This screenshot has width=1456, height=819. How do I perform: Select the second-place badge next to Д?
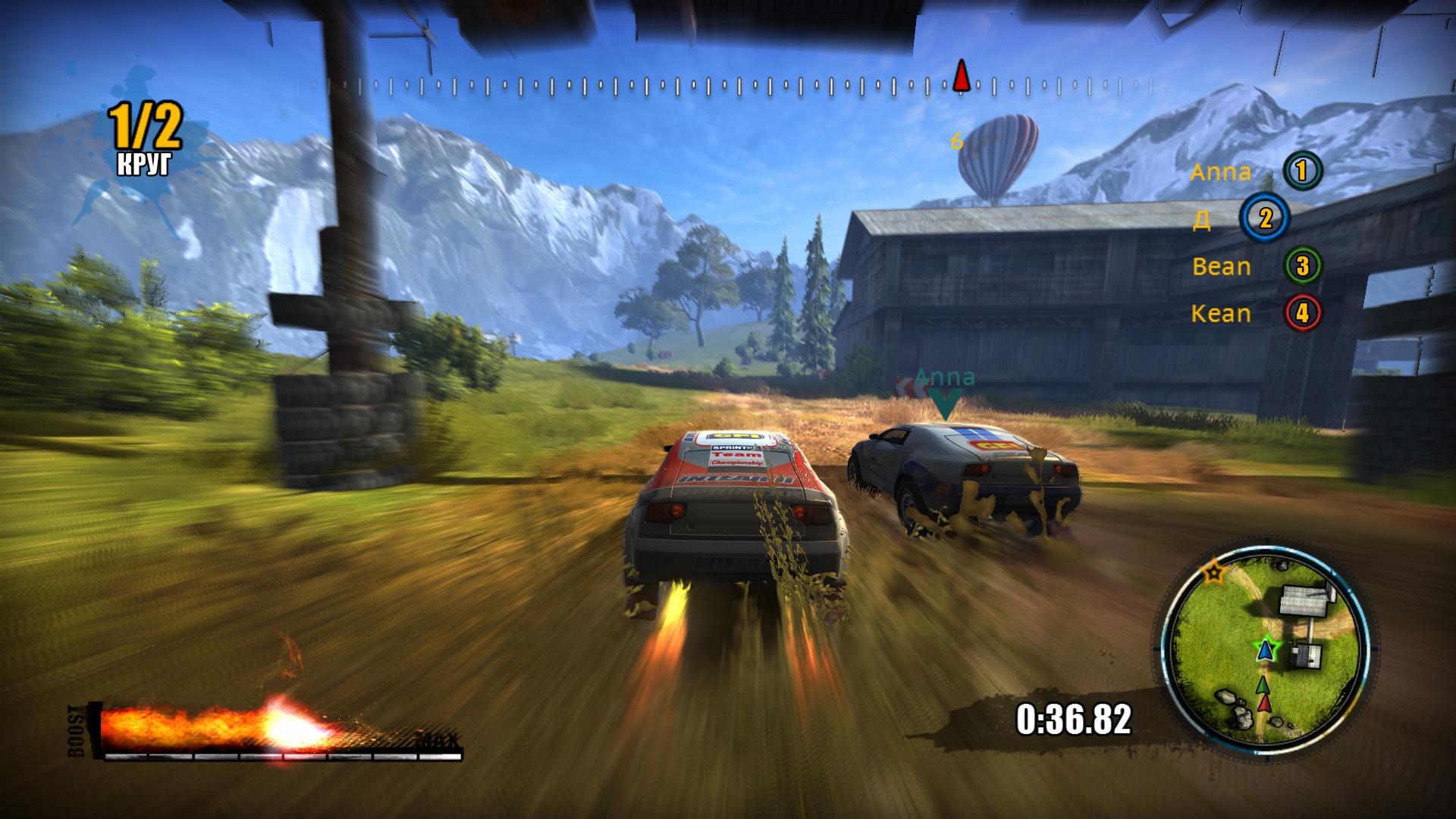[1264, 218]
